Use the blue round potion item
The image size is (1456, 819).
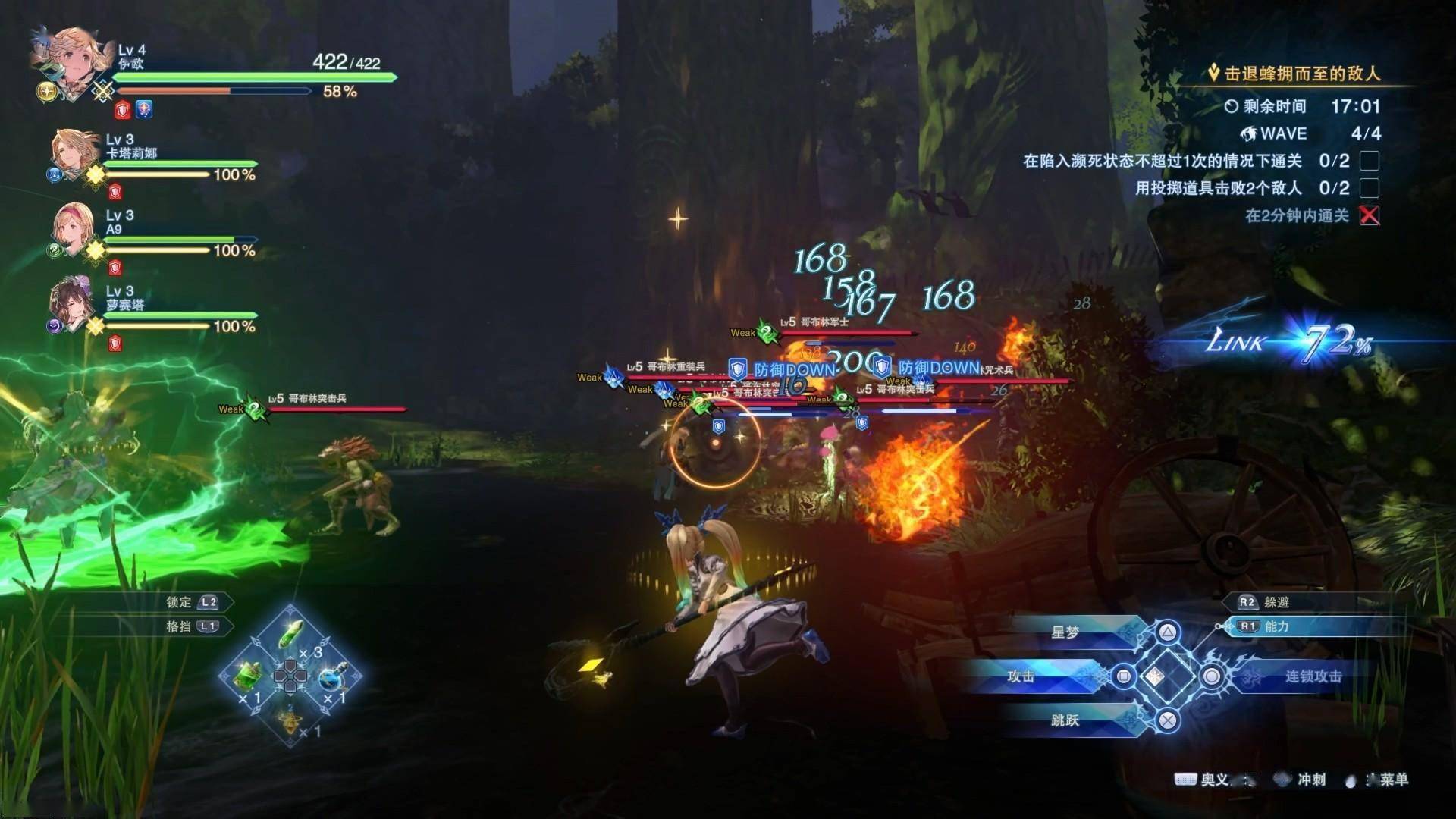pyautogui.click(x=331, y=676)
